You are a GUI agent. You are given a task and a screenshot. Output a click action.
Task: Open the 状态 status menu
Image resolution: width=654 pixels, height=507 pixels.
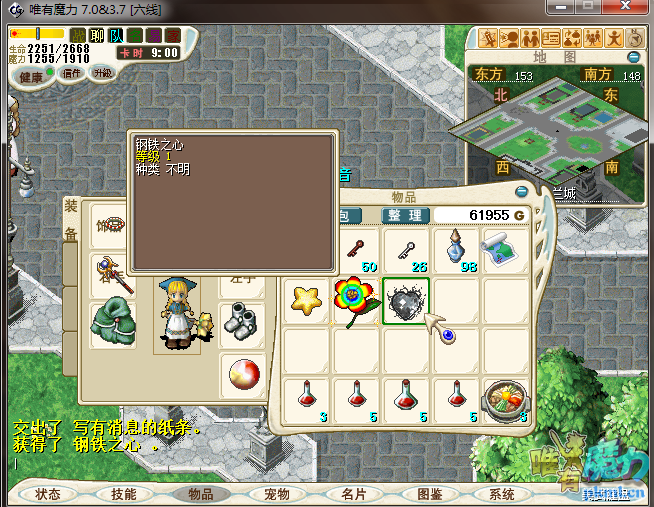point(48,494)
